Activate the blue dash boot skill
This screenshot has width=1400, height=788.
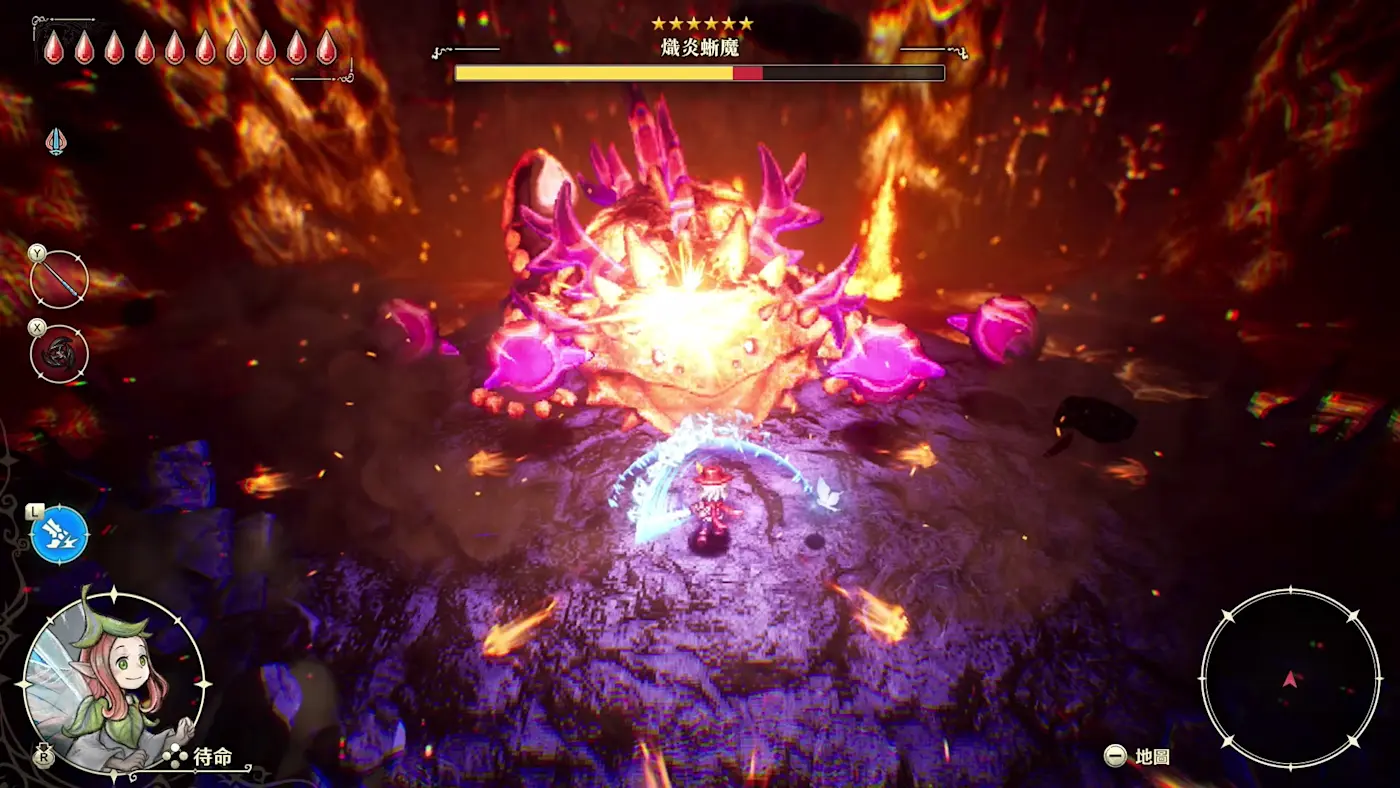pos(60,534)
